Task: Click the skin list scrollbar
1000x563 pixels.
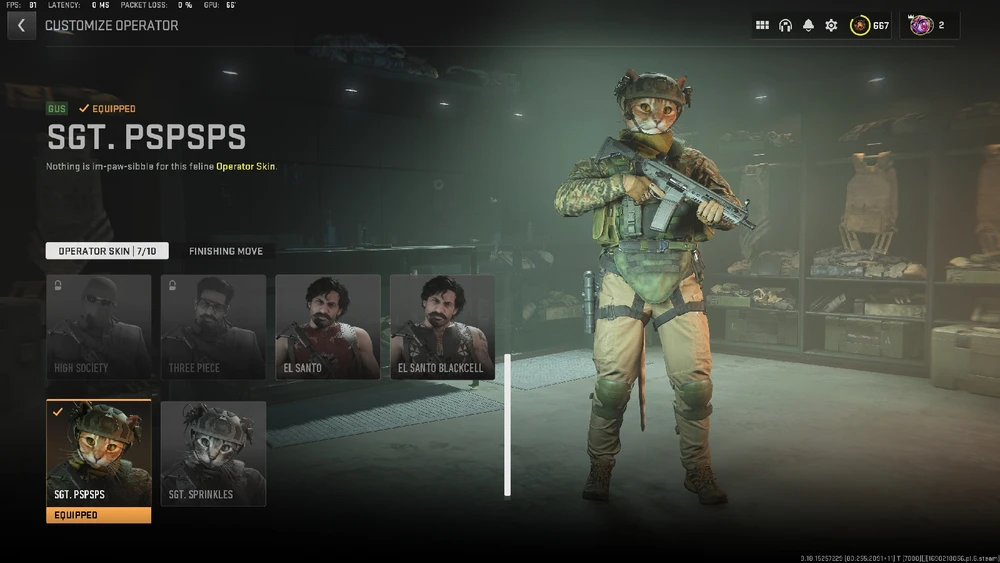Action: coord(507,424)
